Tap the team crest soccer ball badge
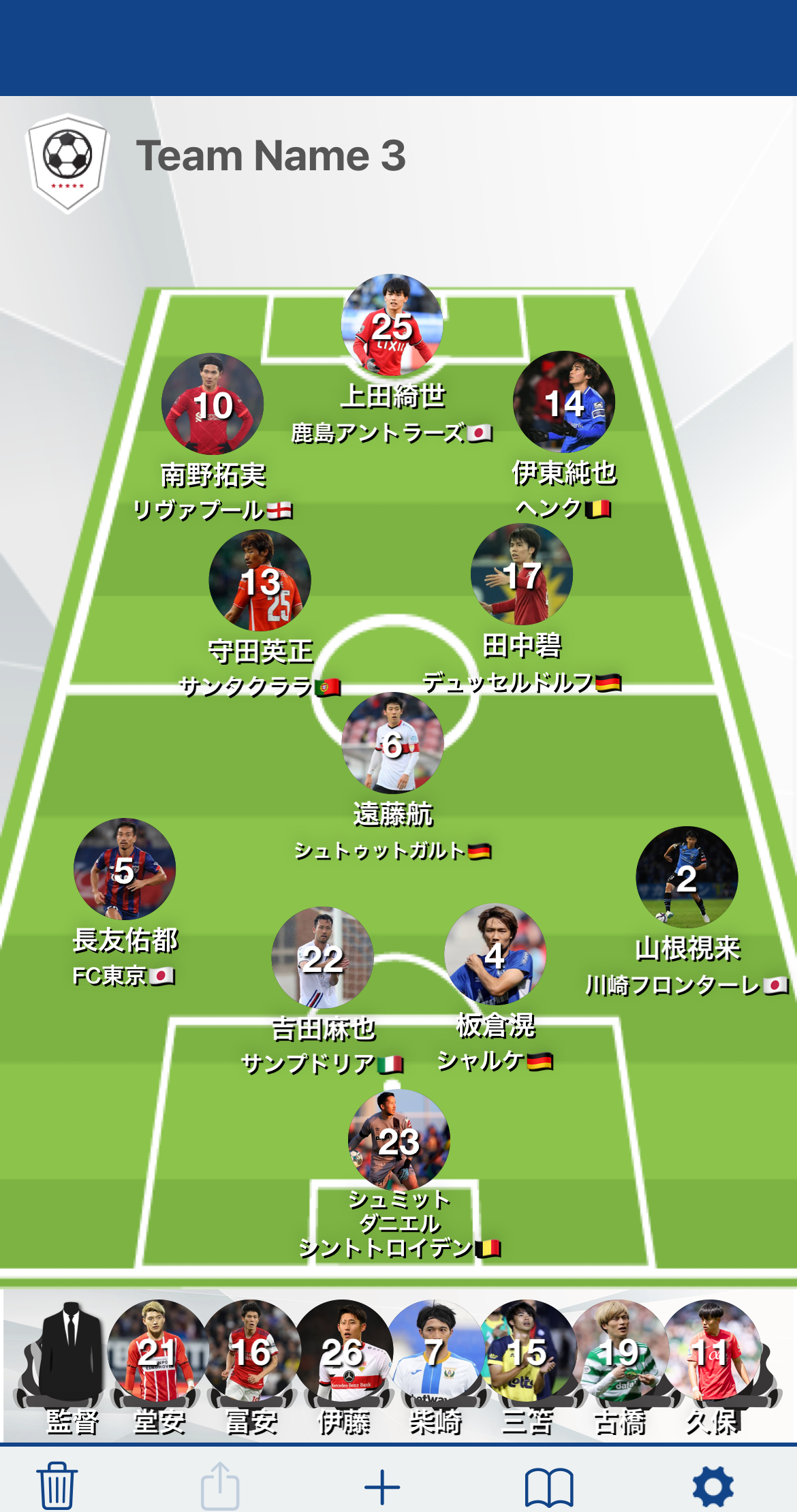797x1512 pixels. (67, 162)
